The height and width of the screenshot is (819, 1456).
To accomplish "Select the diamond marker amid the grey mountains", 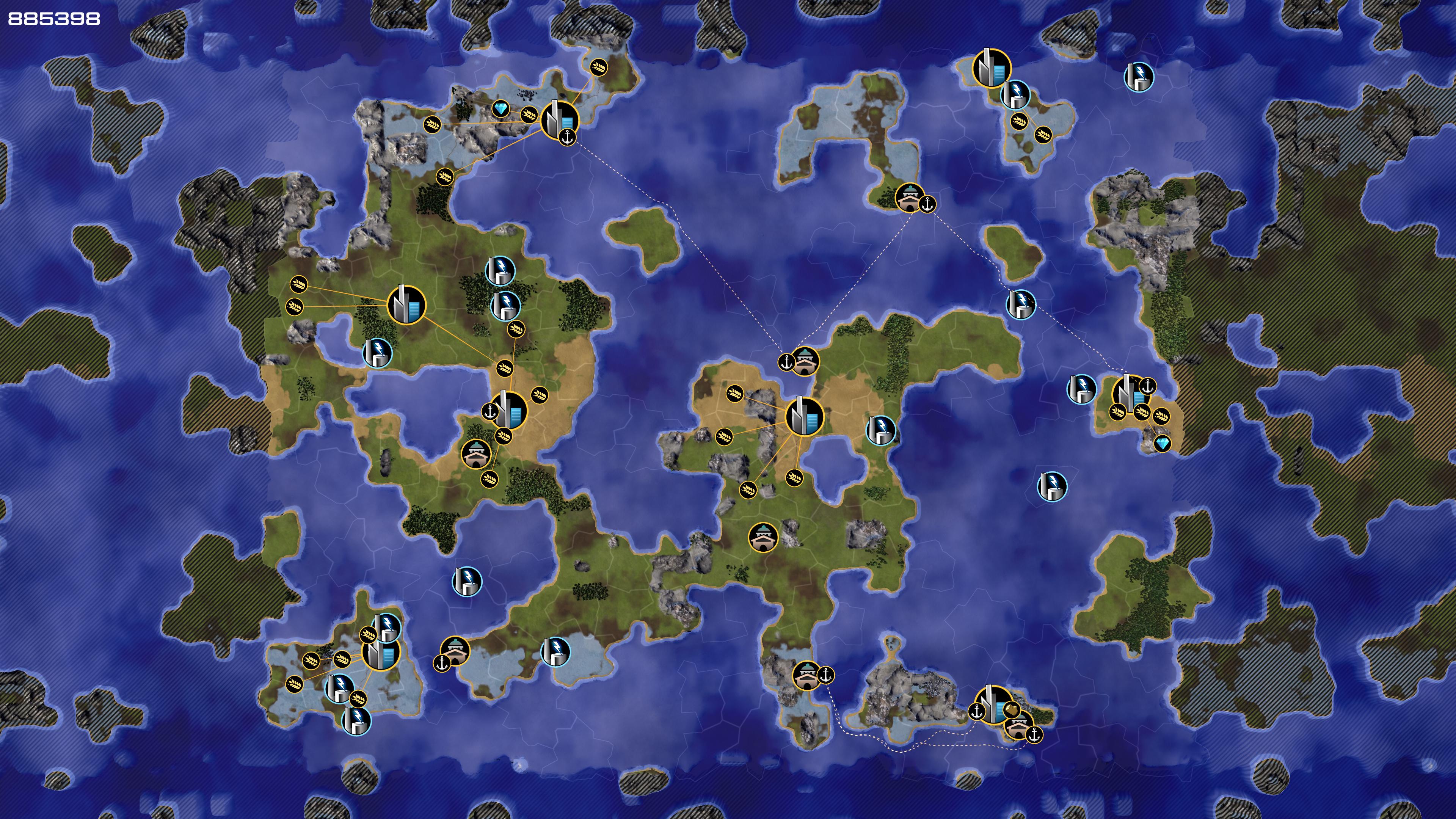I will pos(501,108).
